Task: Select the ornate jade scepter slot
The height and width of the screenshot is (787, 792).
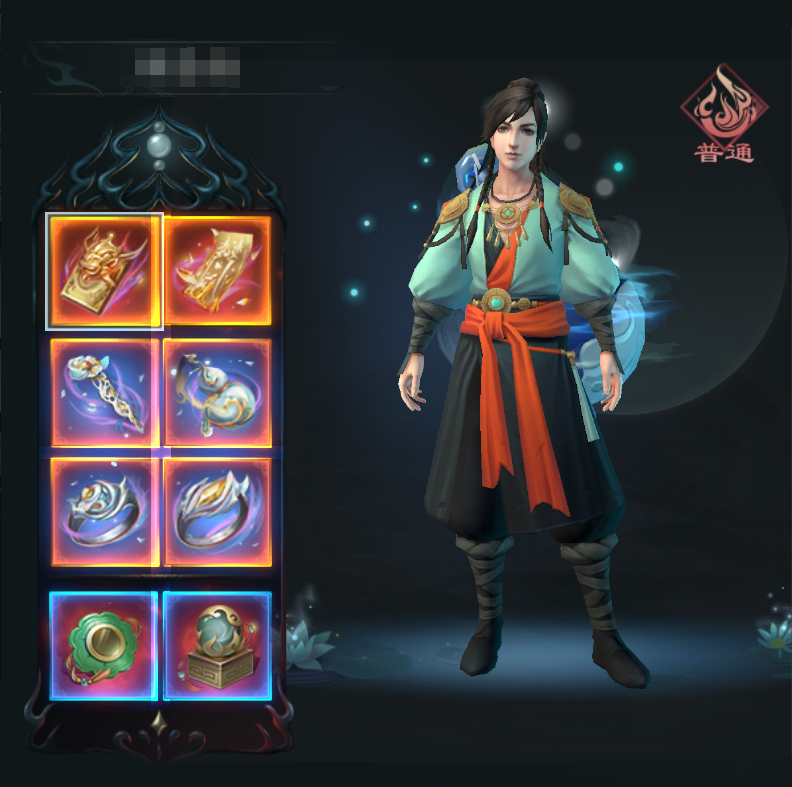Action: (x=104, y=392)
